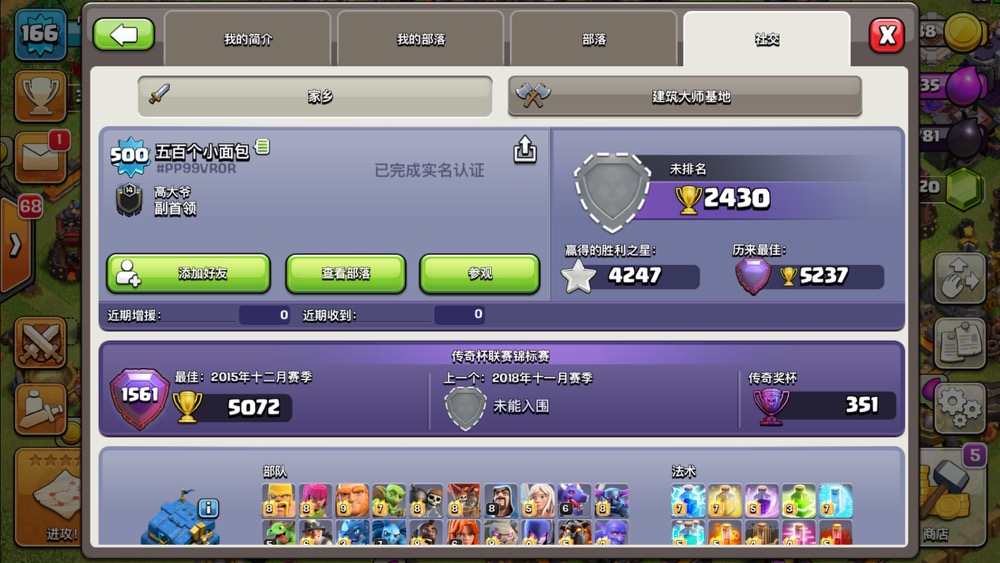
Task: Select the 部落 tab
Action: [594, 40]
